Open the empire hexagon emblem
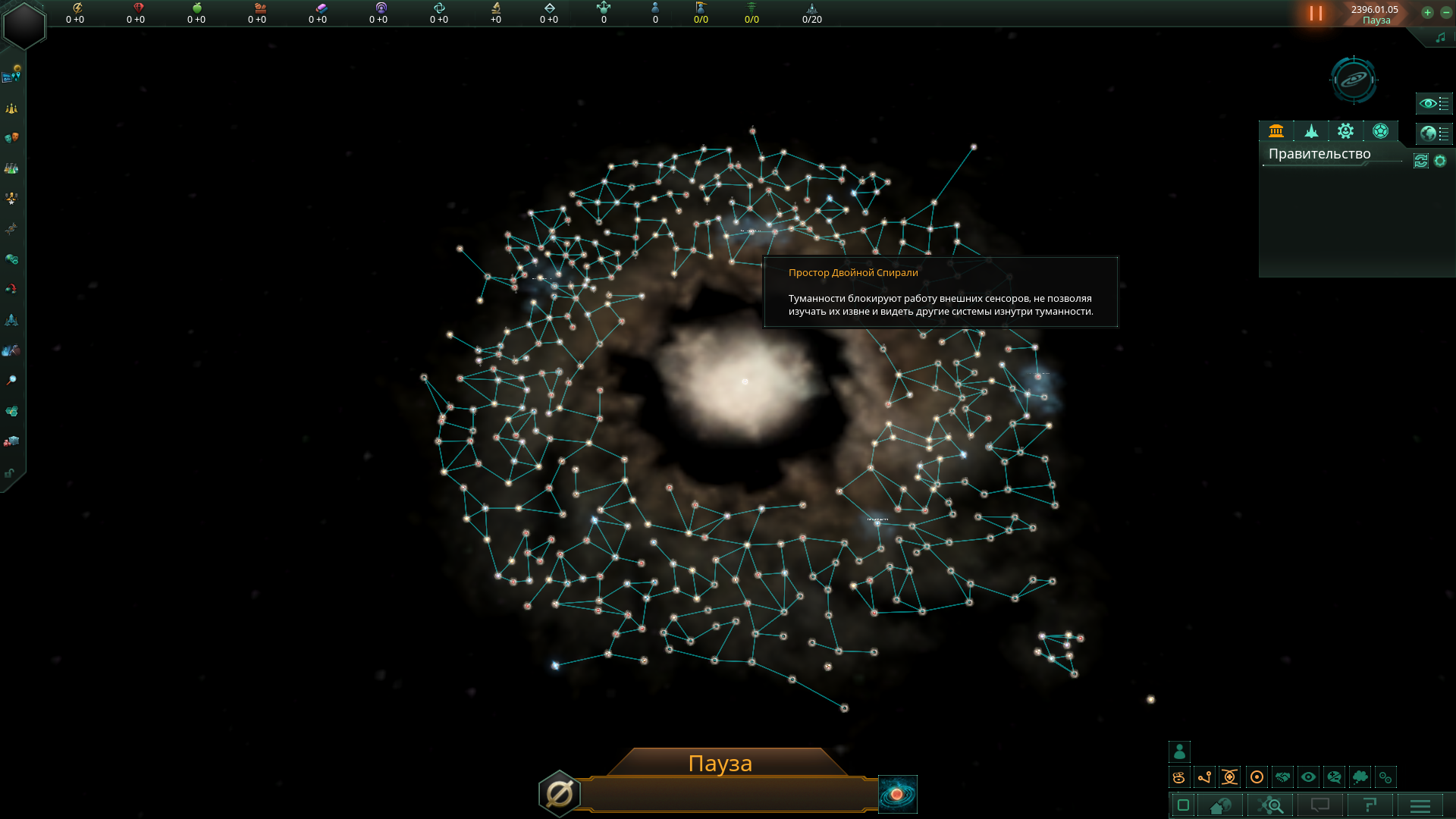Image resolution: width=1456 pixels, height=819 pixels. click(x=24, y=24)
